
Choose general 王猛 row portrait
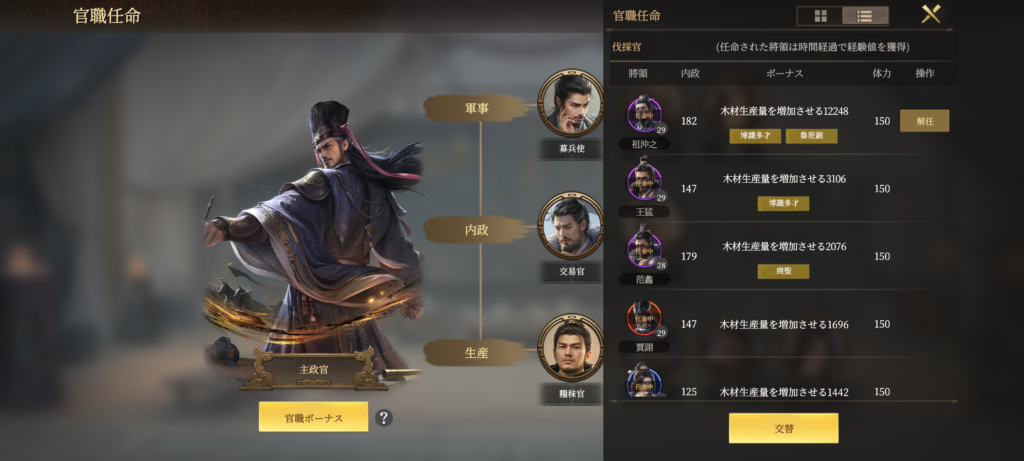click(x=644, y=182)
